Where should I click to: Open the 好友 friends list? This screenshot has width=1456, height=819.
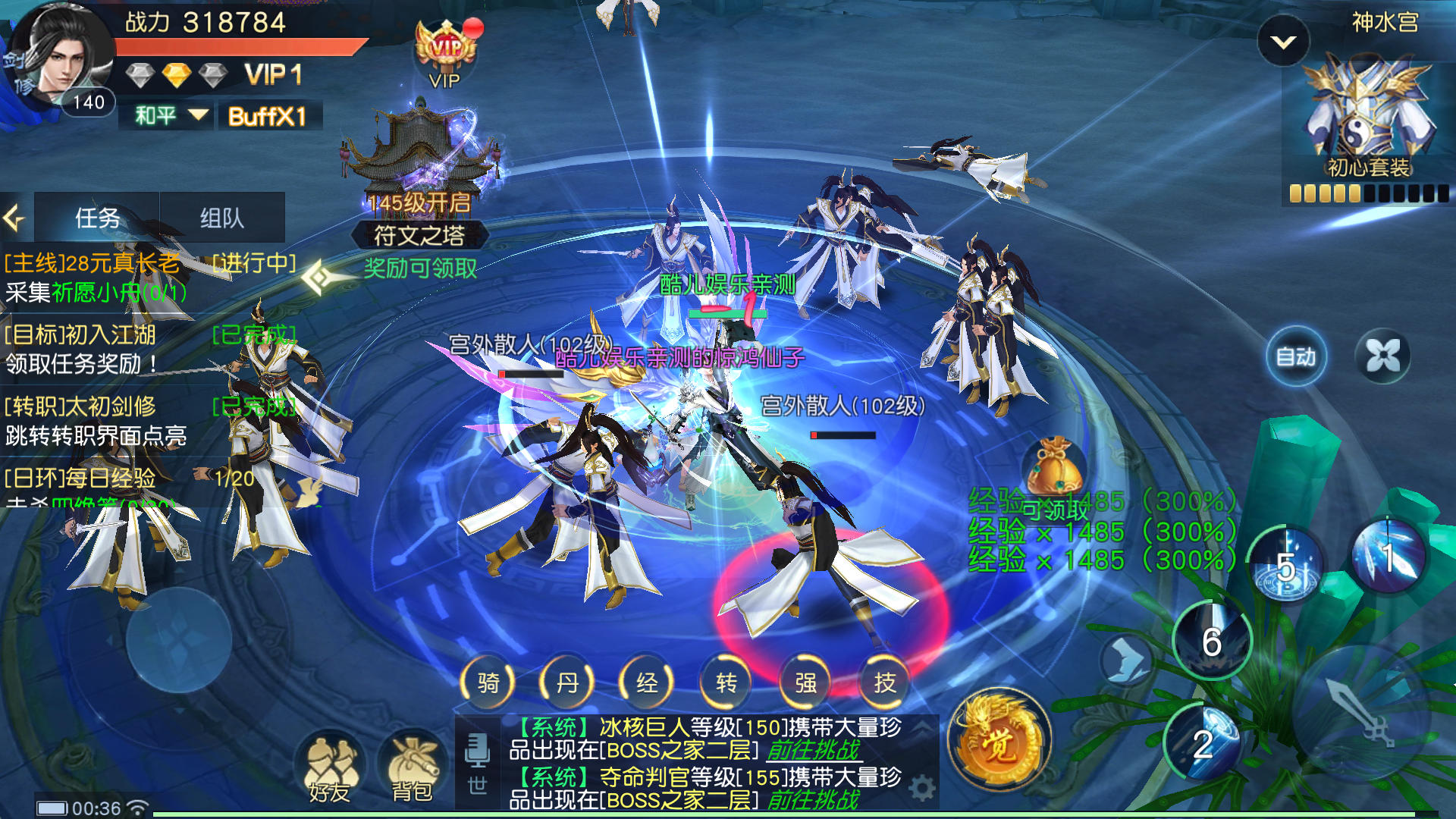(x=330, y=770)
